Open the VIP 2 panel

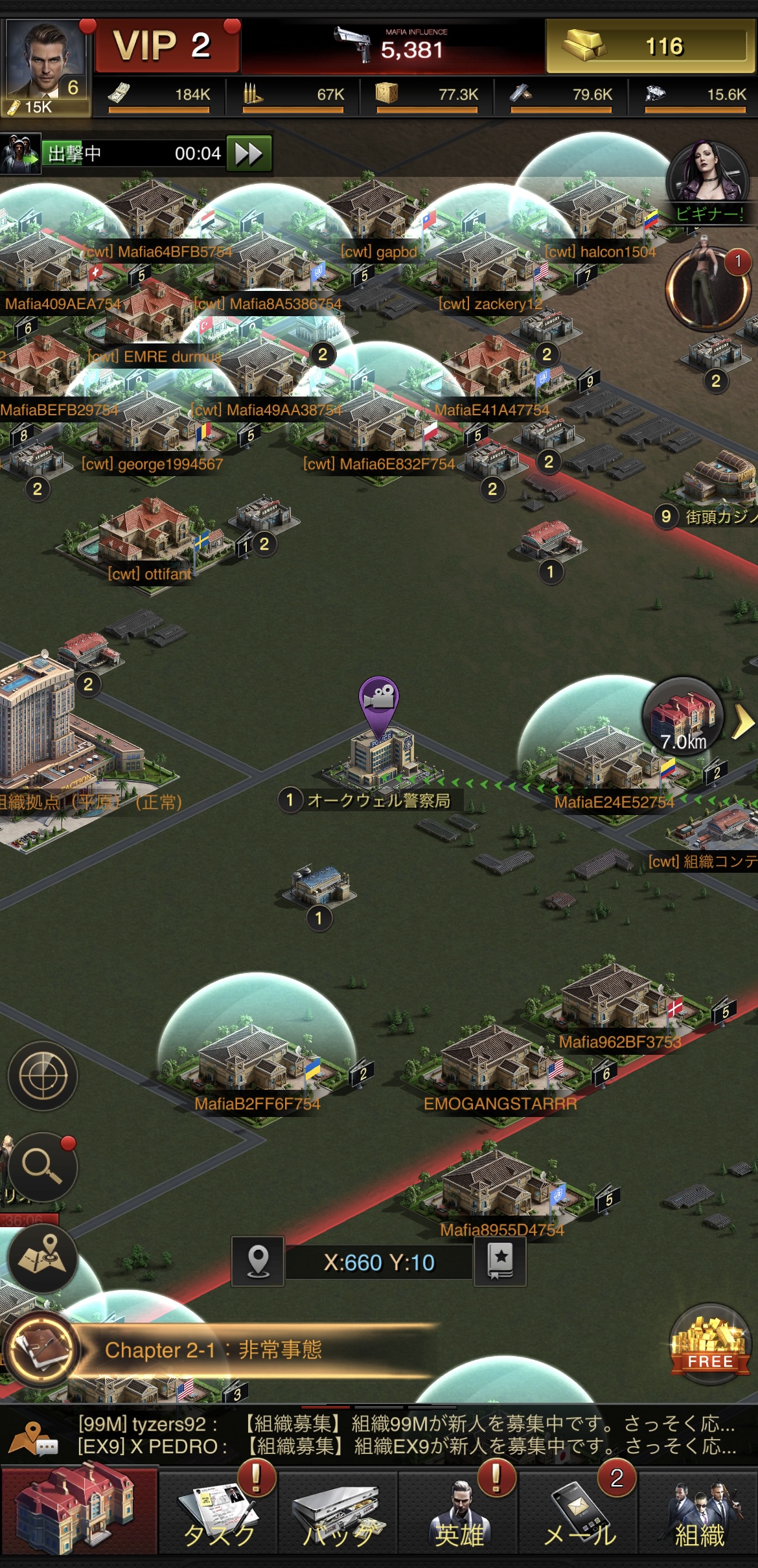click(x=167, y=46)
